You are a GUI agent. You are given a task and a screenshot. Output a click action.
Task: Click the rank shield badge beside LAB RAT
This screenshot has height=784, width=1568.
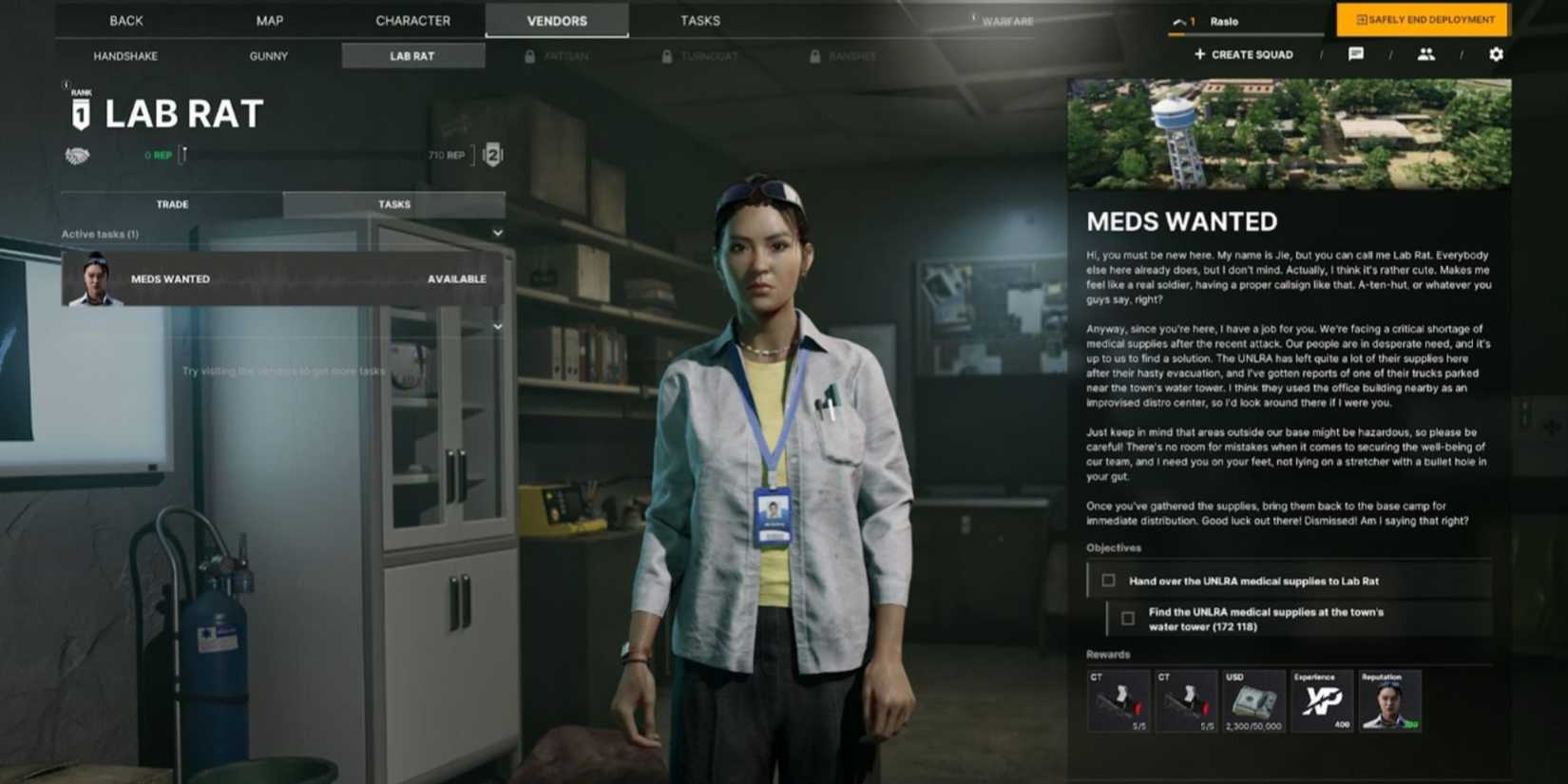point(80,114)
